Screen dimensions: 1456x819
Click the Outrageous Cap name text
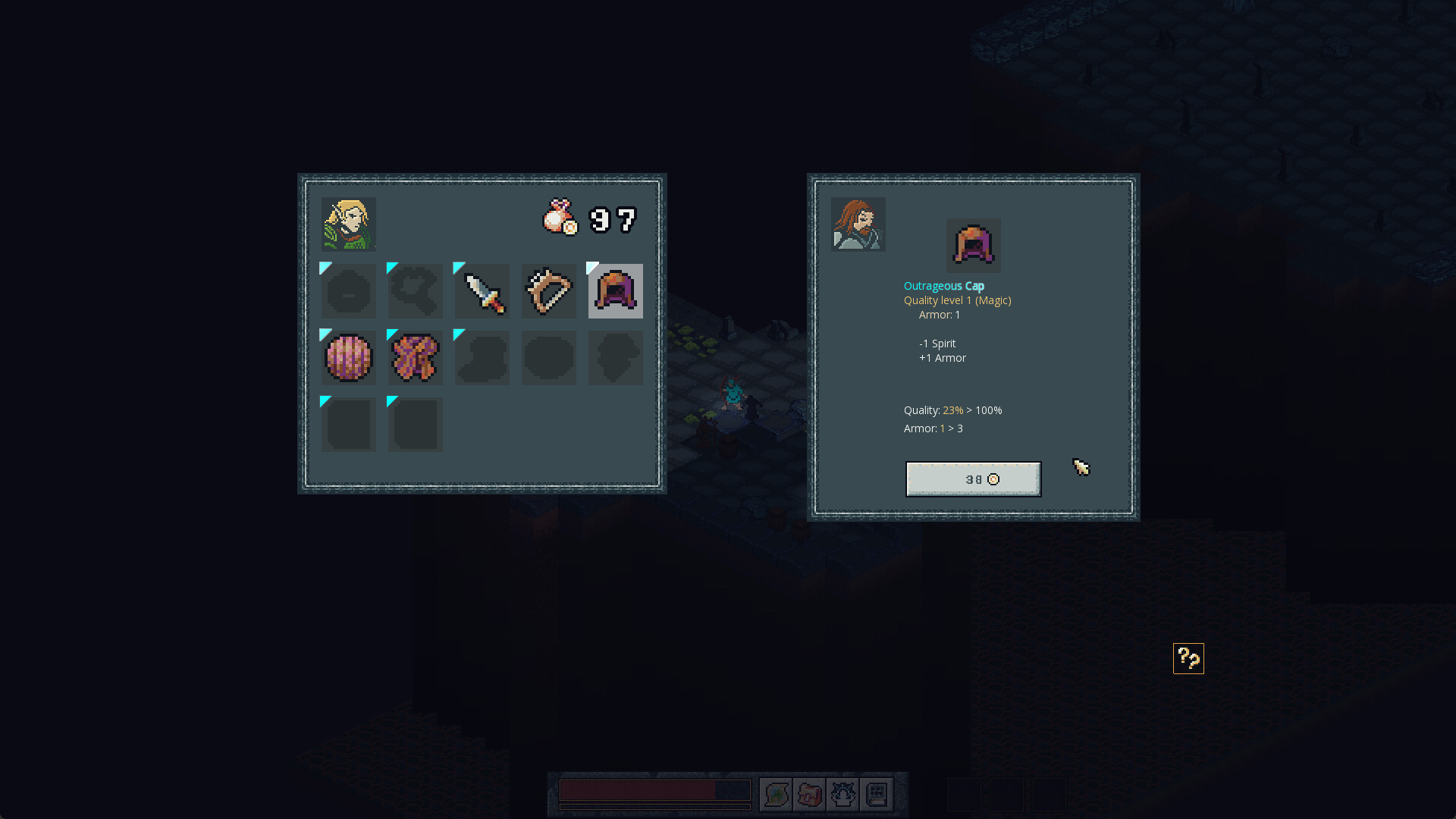(x=943, y=286)
